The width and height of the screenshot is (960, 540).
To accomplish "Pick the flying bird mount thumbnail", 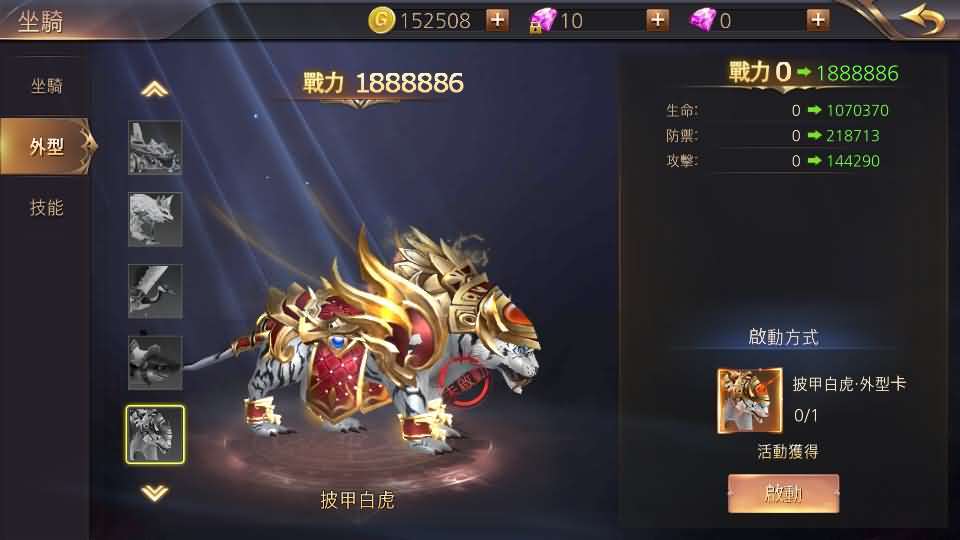I will click(155, 291).
